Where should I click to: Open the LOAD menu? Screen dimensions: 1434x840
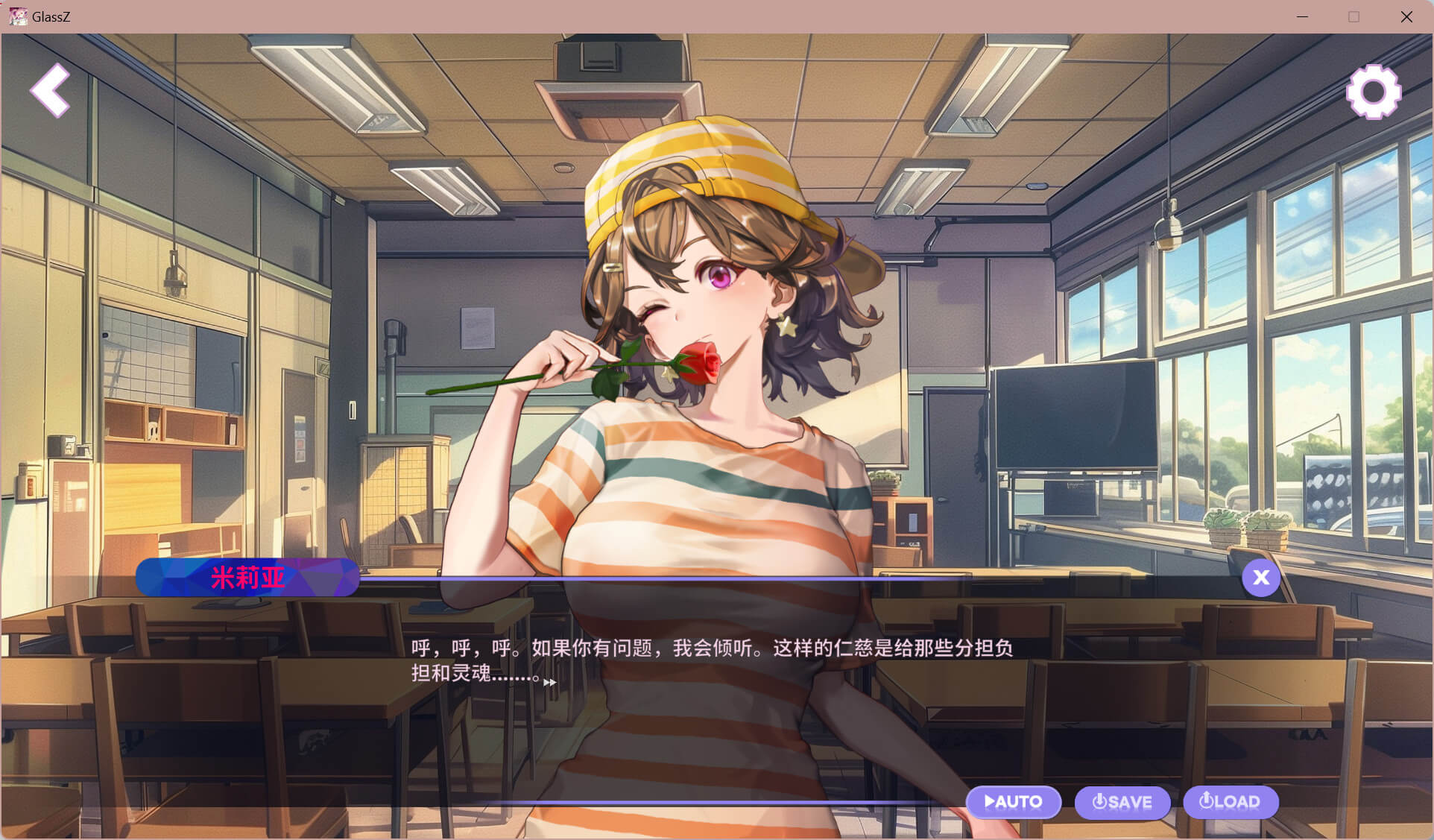click(1230, 802)
